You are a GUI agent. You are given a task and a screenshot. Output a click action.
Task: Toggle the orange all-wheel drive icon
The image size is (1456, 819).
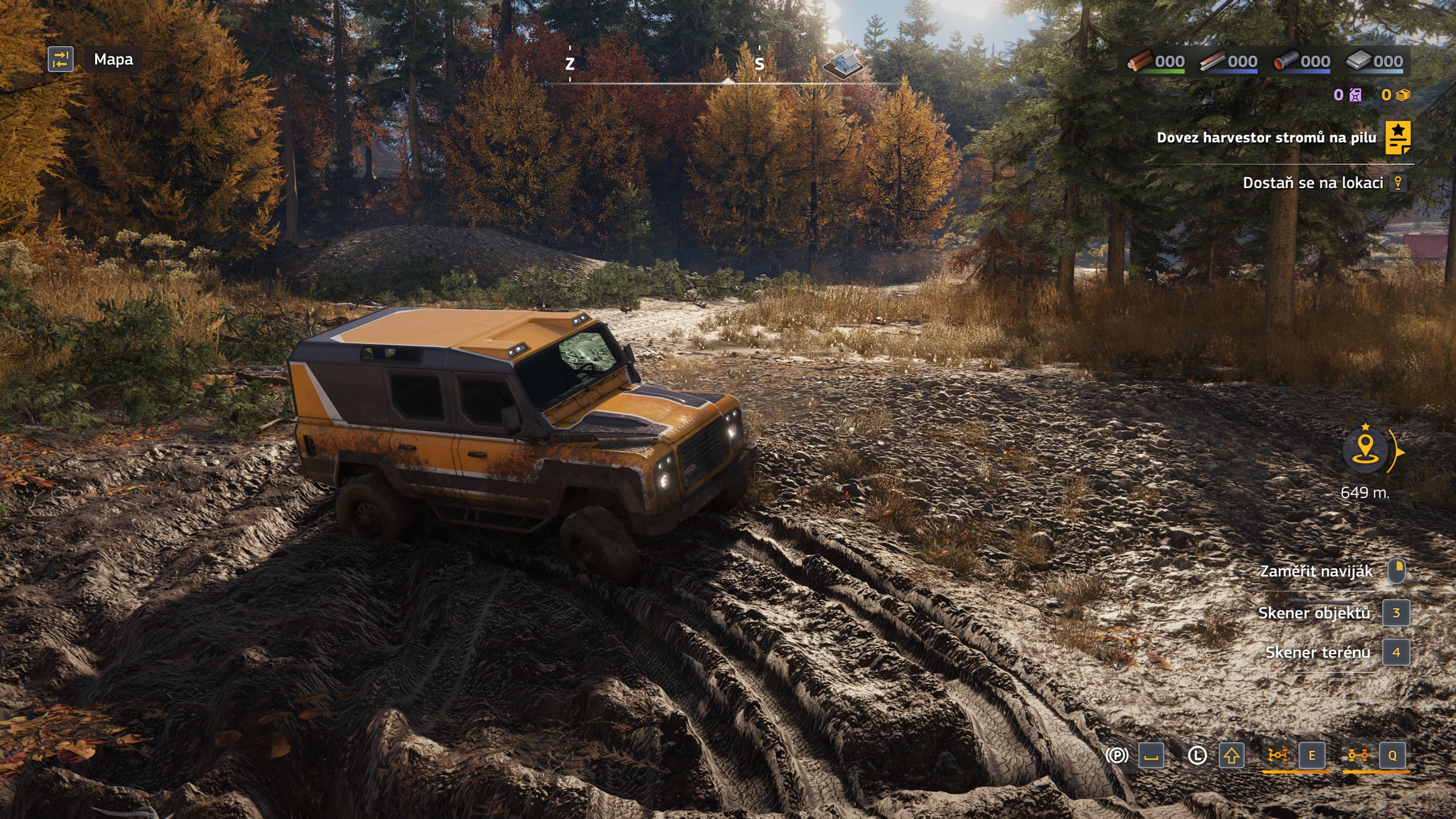point(1358,755)
